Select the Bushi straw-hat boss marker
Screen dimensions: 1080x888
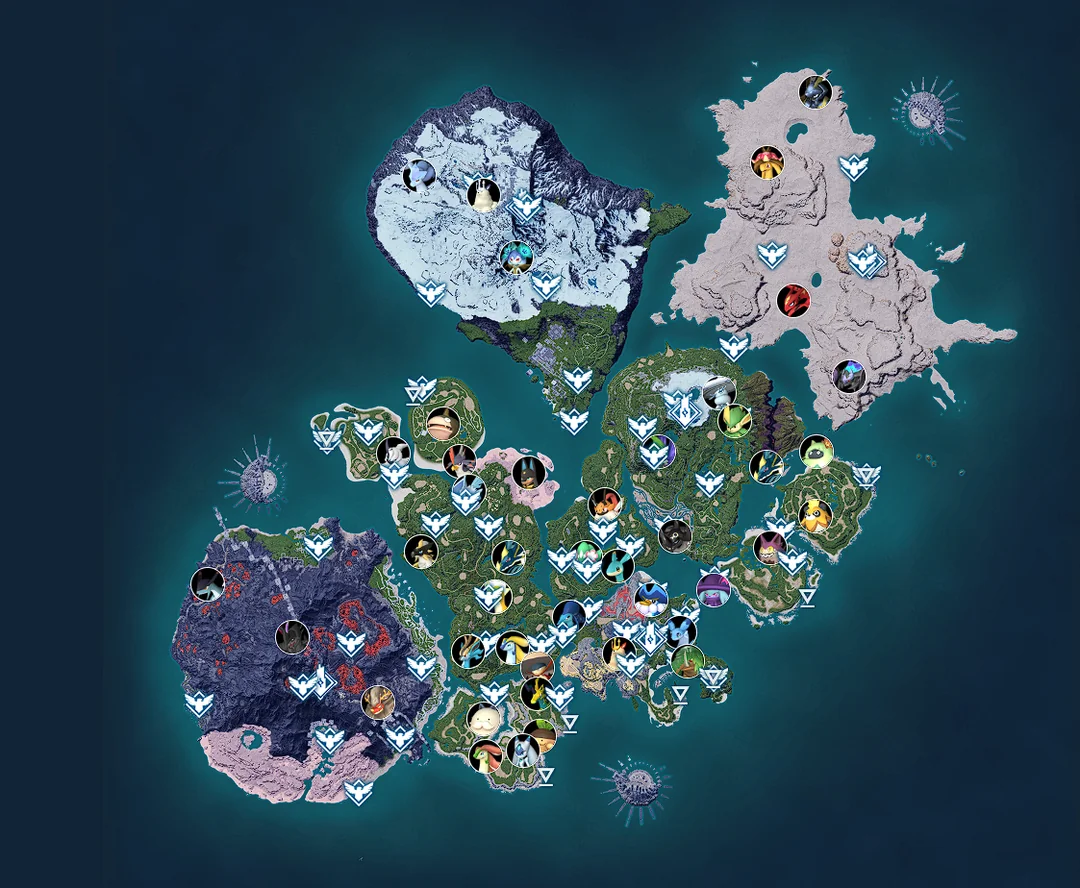(x=538, y=667)
